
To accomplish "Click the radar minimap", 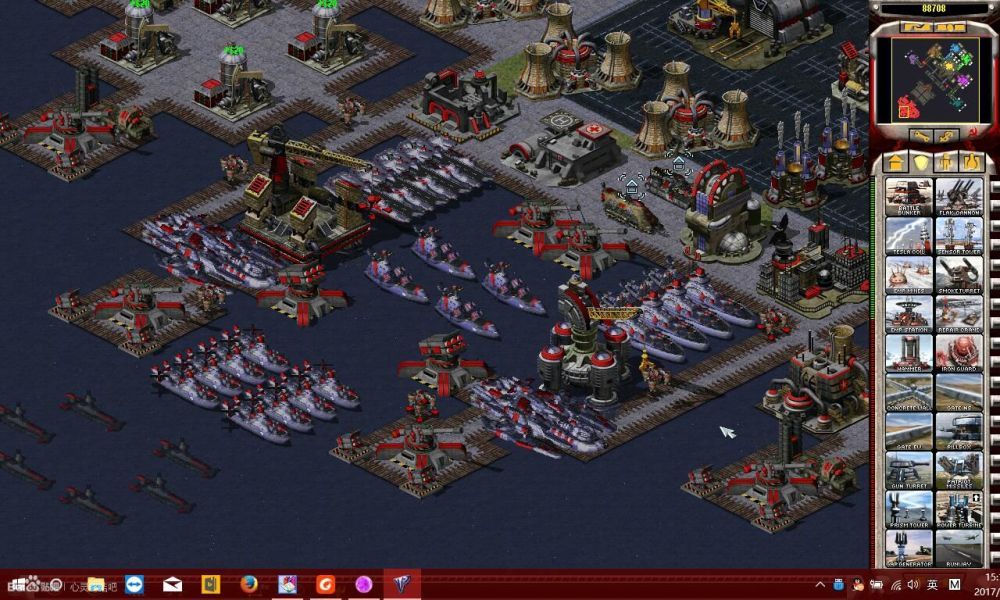I will pos(934,77).
